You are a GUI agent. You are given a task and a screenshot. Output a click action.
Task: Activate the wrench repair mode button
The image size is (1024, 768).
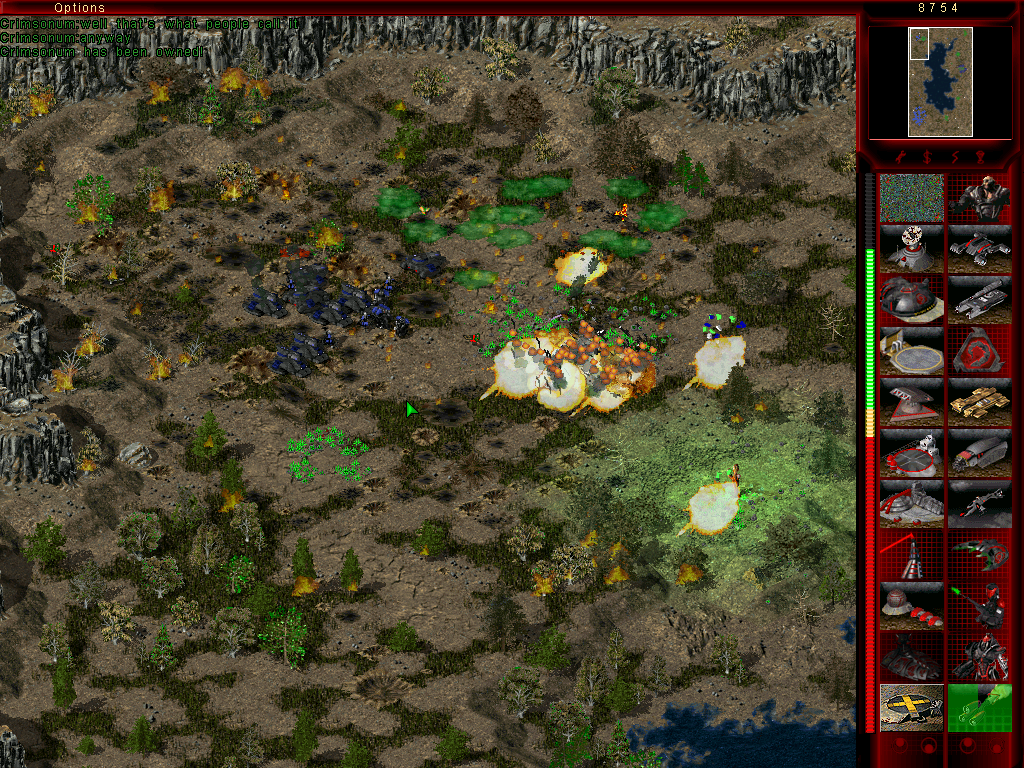[x=901, y=157]
